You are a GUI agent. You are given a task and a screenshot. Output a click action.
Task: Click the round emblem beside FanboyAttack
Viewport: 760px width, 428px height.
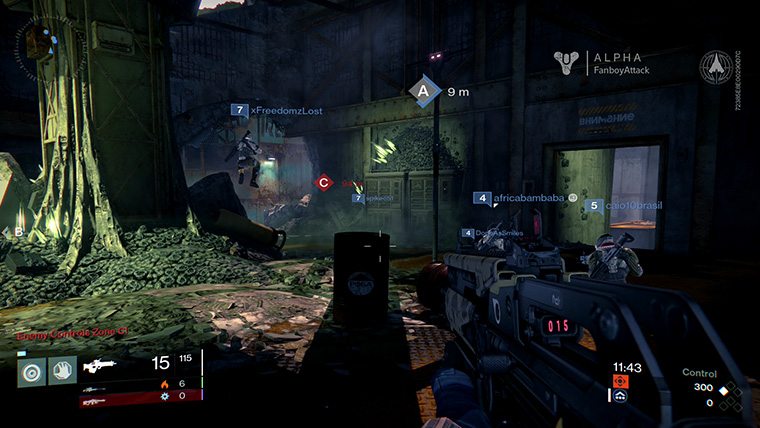click(x=715, y=65)
